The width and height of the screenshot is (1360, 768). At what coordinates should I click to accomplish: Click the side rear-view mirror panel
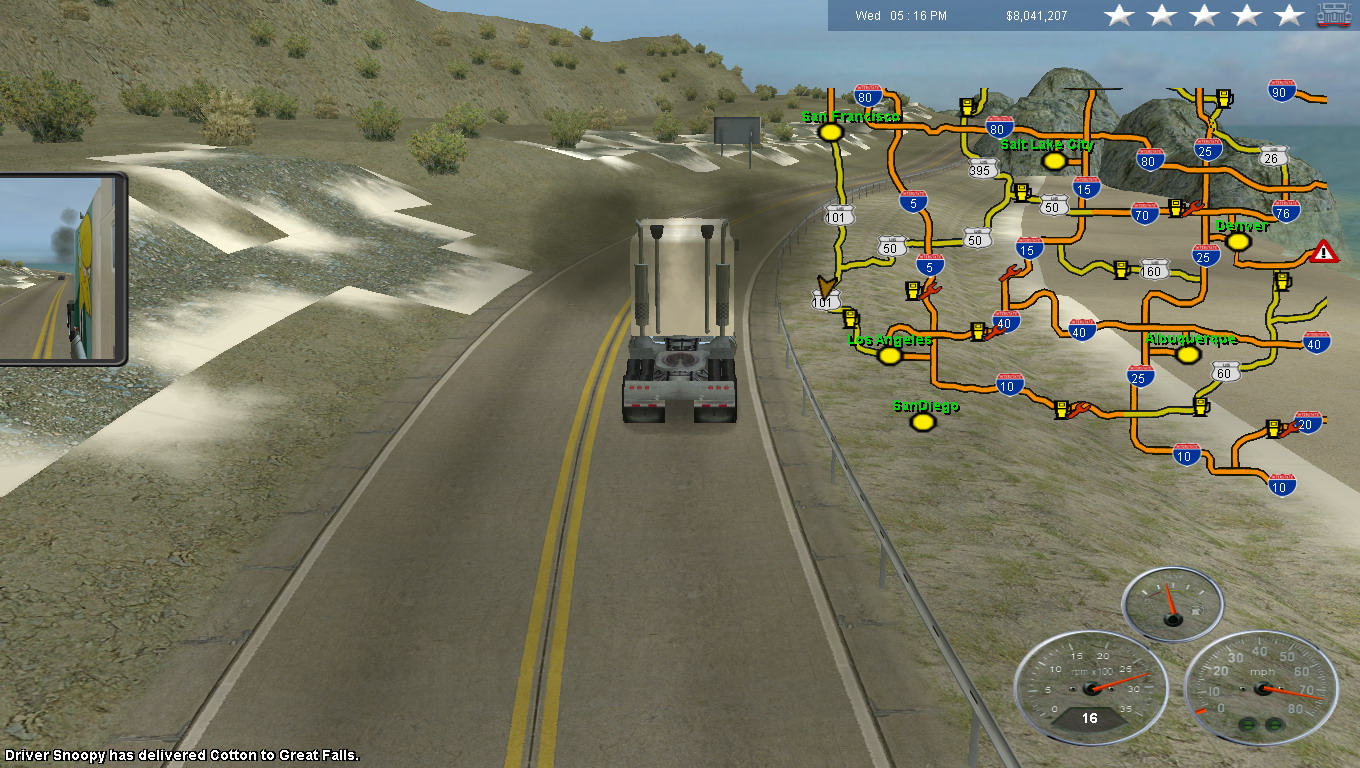point(62,268)
